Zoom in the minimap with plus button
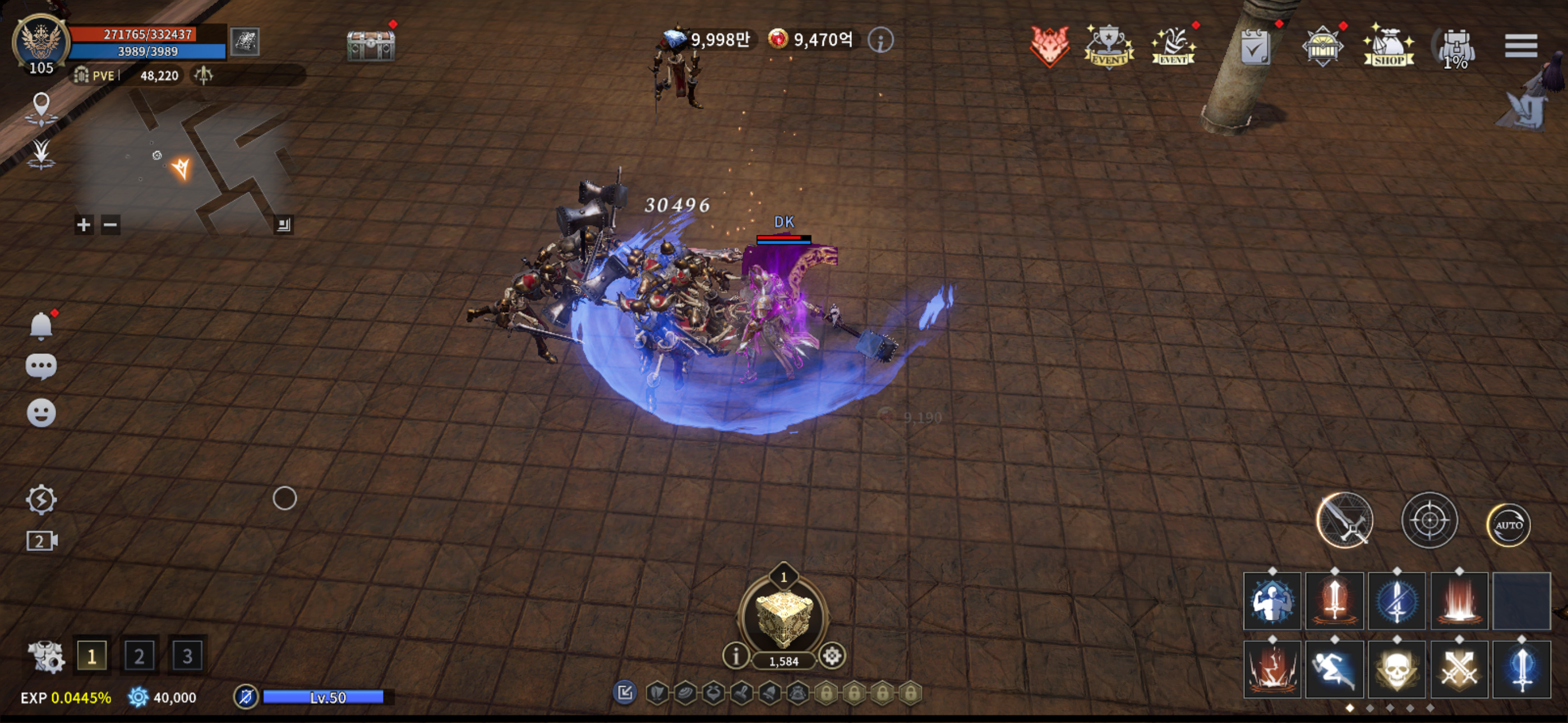 click(84, 225)
